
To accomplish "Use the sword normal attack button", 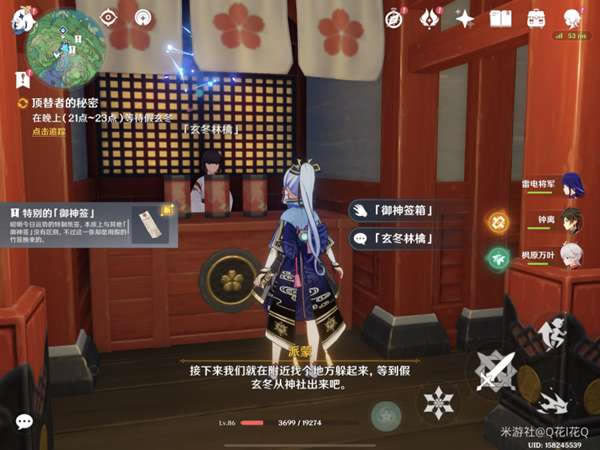I will (x=496, y=370).
